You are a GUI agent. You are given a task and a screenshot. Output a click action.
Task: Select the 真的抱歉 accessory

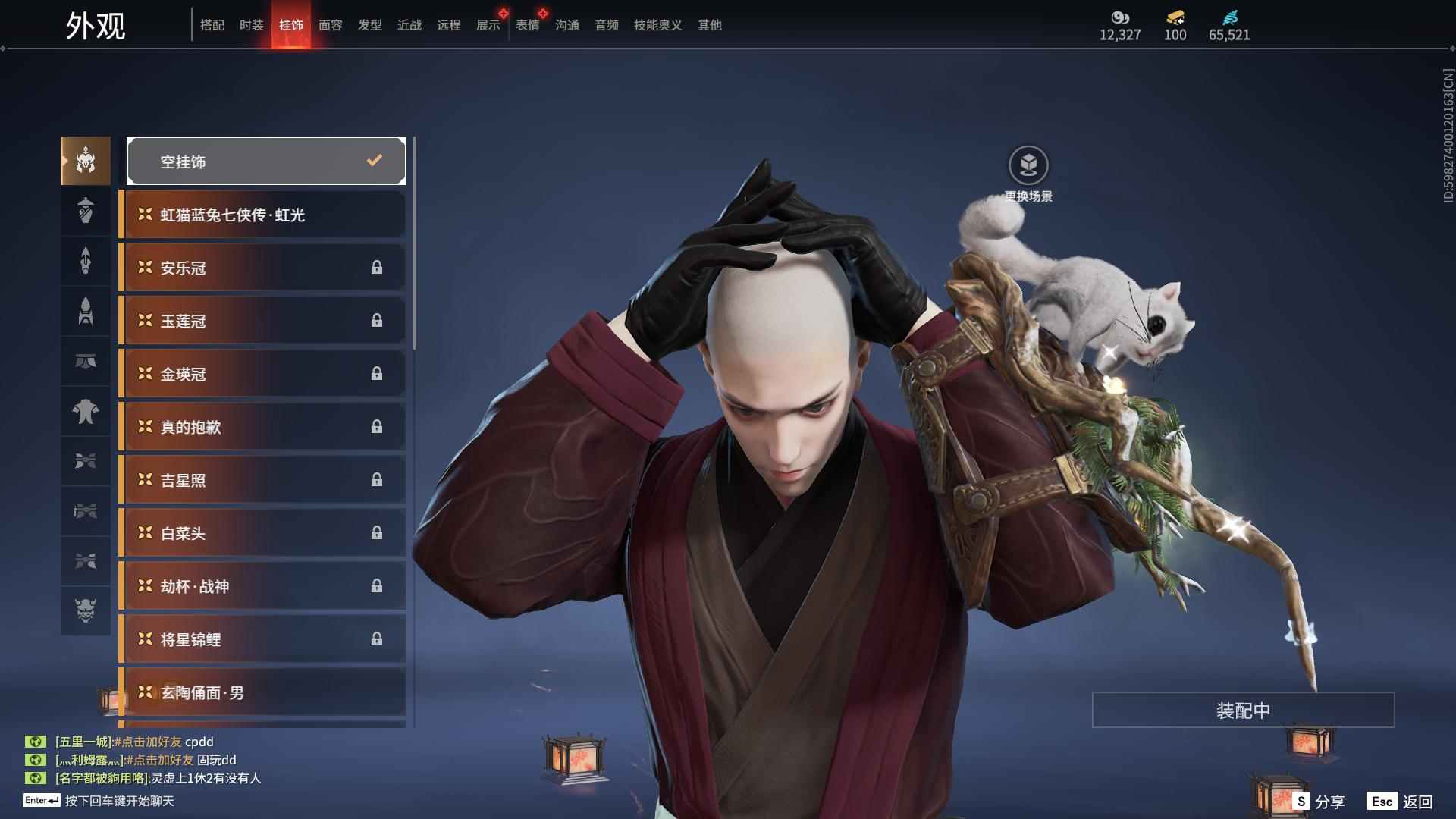[263, 427]
